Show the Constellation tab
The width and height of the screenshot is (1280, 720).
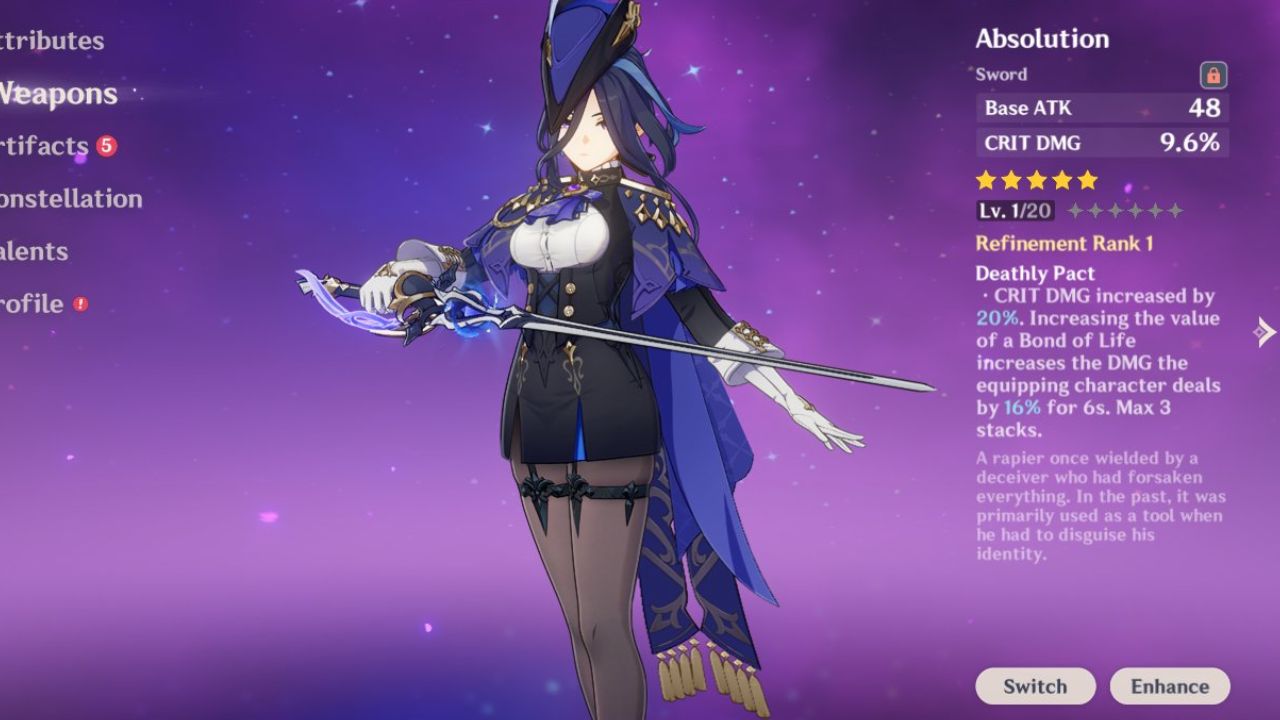71,199
